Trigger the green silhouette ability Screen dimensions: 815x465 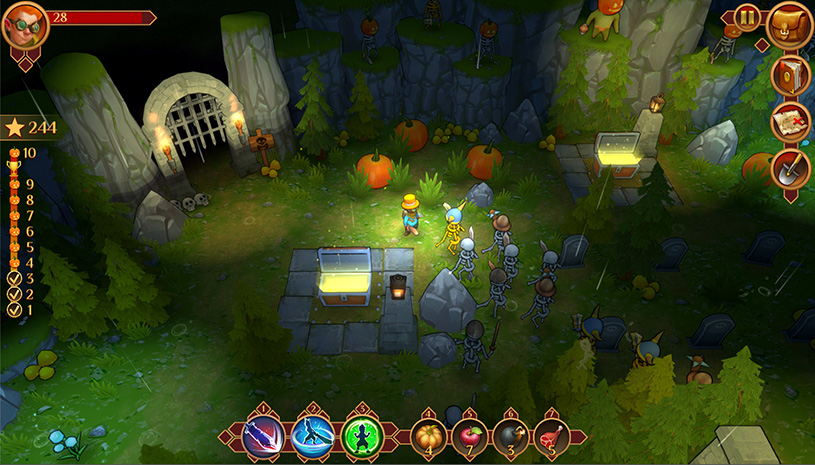point(359,436)
